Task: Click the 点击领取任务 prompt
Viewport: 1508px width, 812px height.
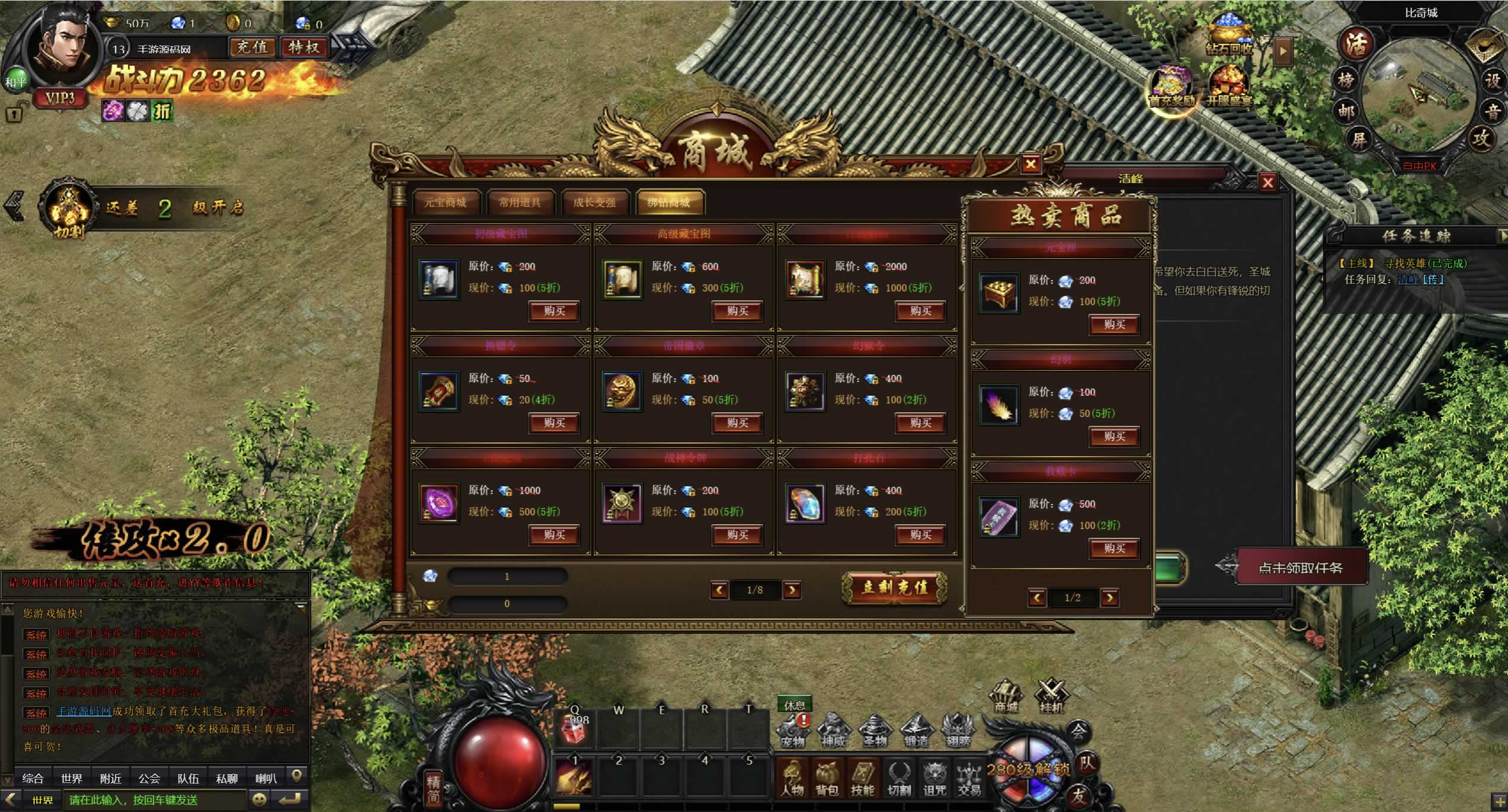Action: point(1300,568)
